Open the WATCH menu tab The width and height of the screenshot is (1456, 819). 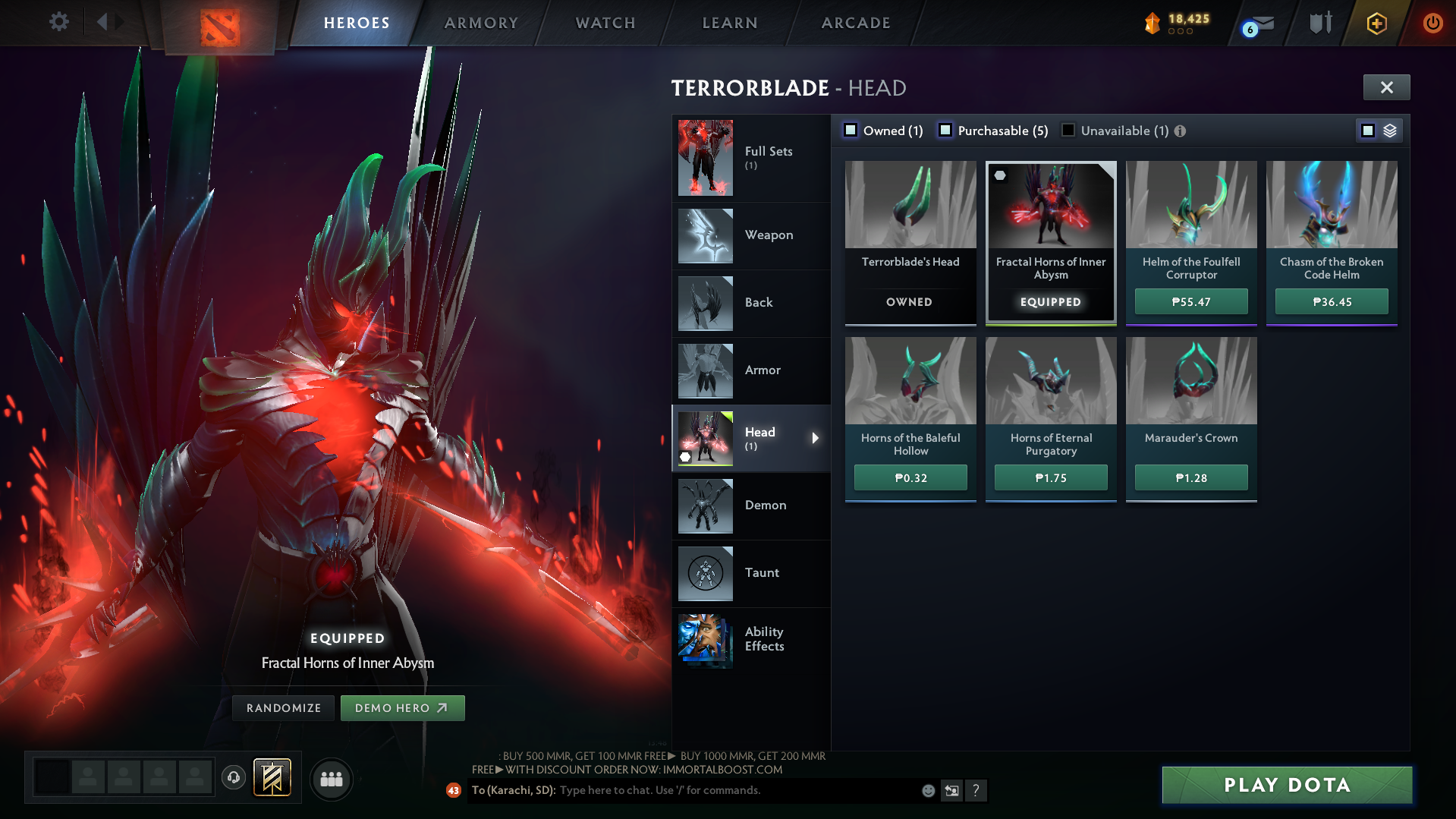[x=605, y=23]
